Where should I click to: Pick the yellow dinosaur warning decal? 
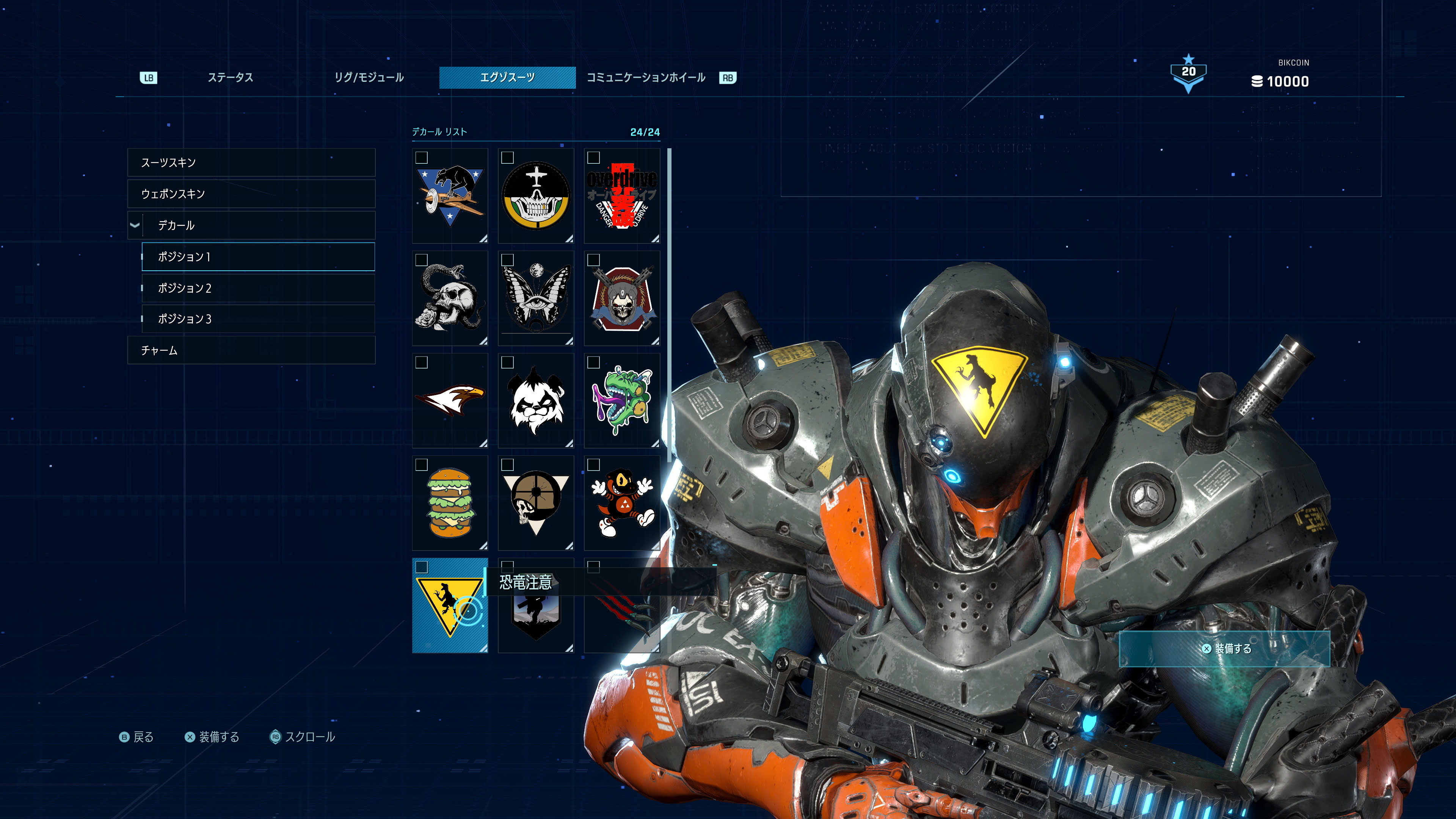pyautogui.click(x=450, y=606)
